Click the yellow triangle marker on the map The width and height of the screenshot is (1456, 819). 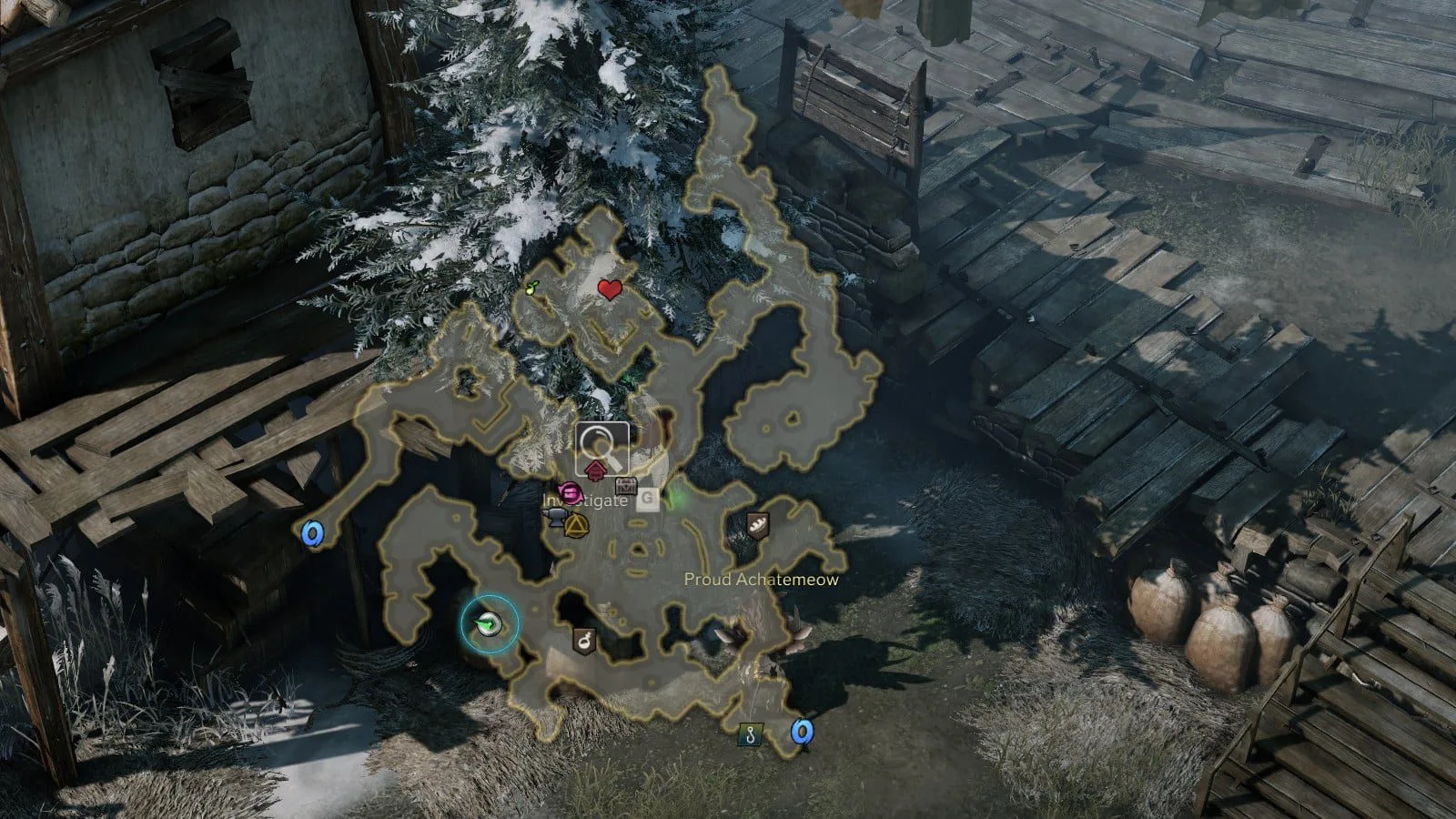pos(577,525)
